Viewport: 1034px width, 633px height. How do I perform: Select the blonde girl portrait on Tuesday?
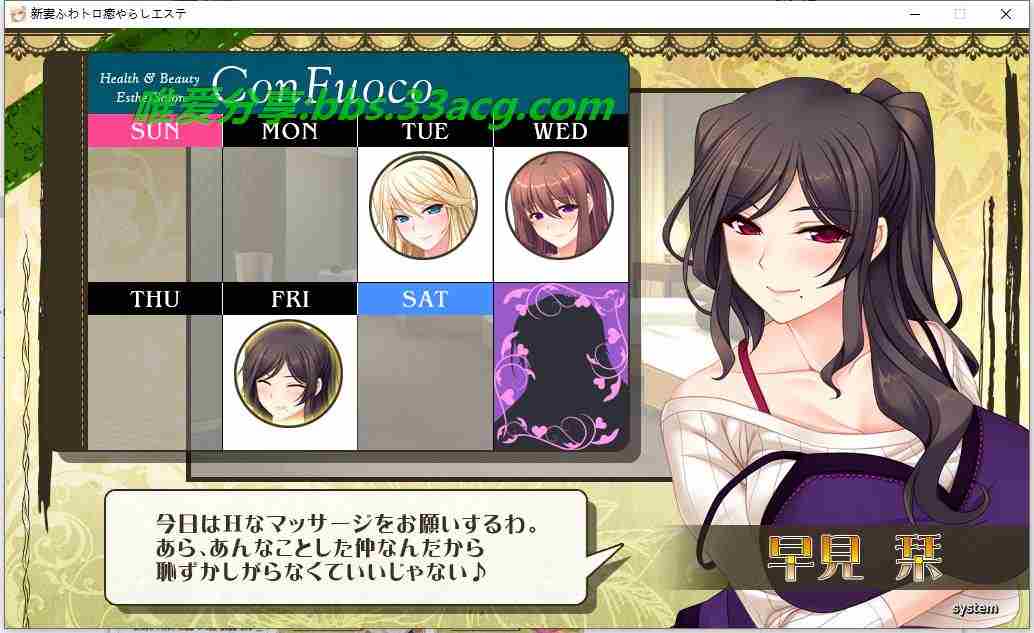click(423, 207)
